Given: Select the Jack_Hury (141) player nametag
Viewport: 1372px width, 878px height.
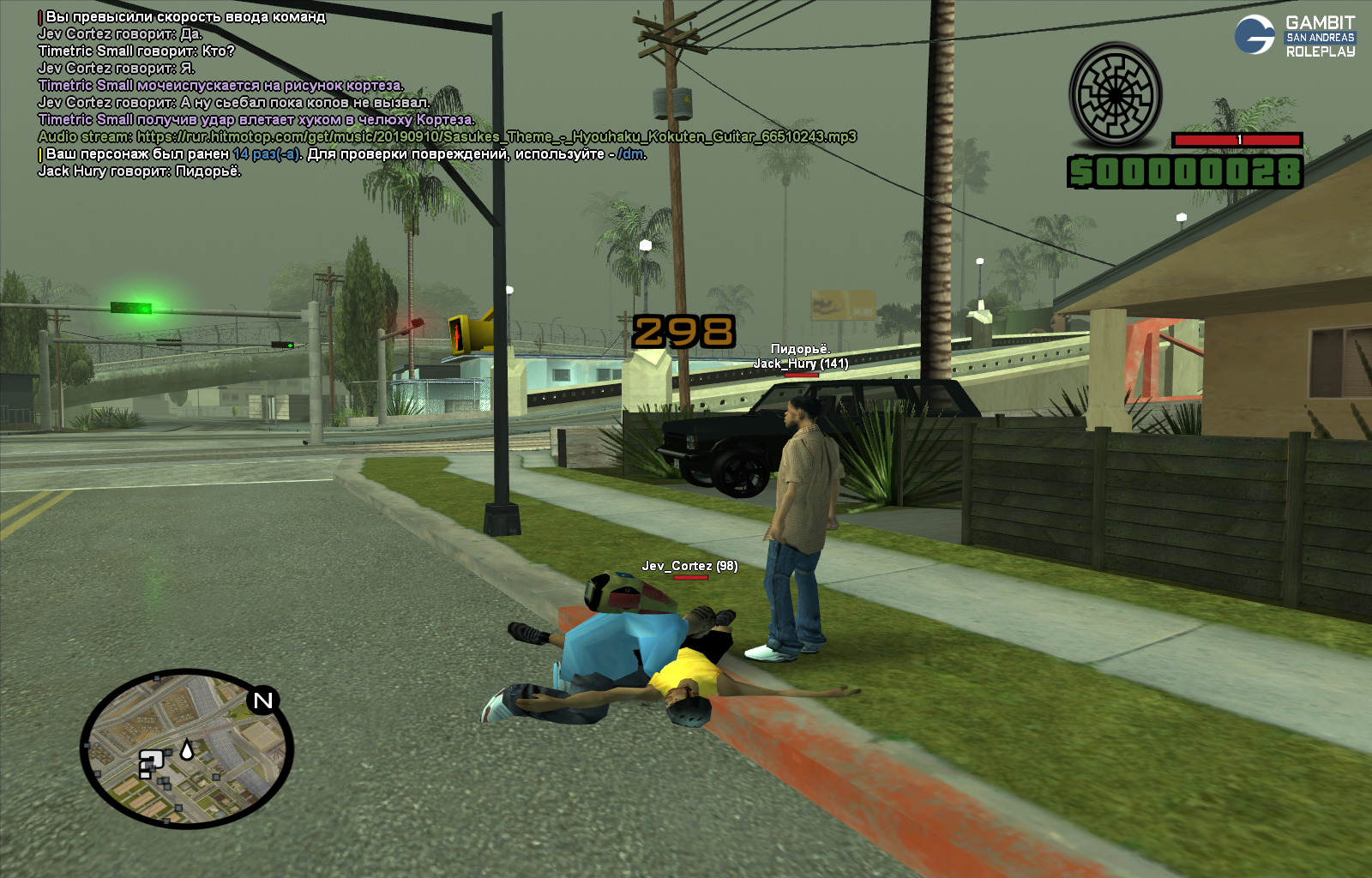Looking at the screenshot, I should point(801,364).
